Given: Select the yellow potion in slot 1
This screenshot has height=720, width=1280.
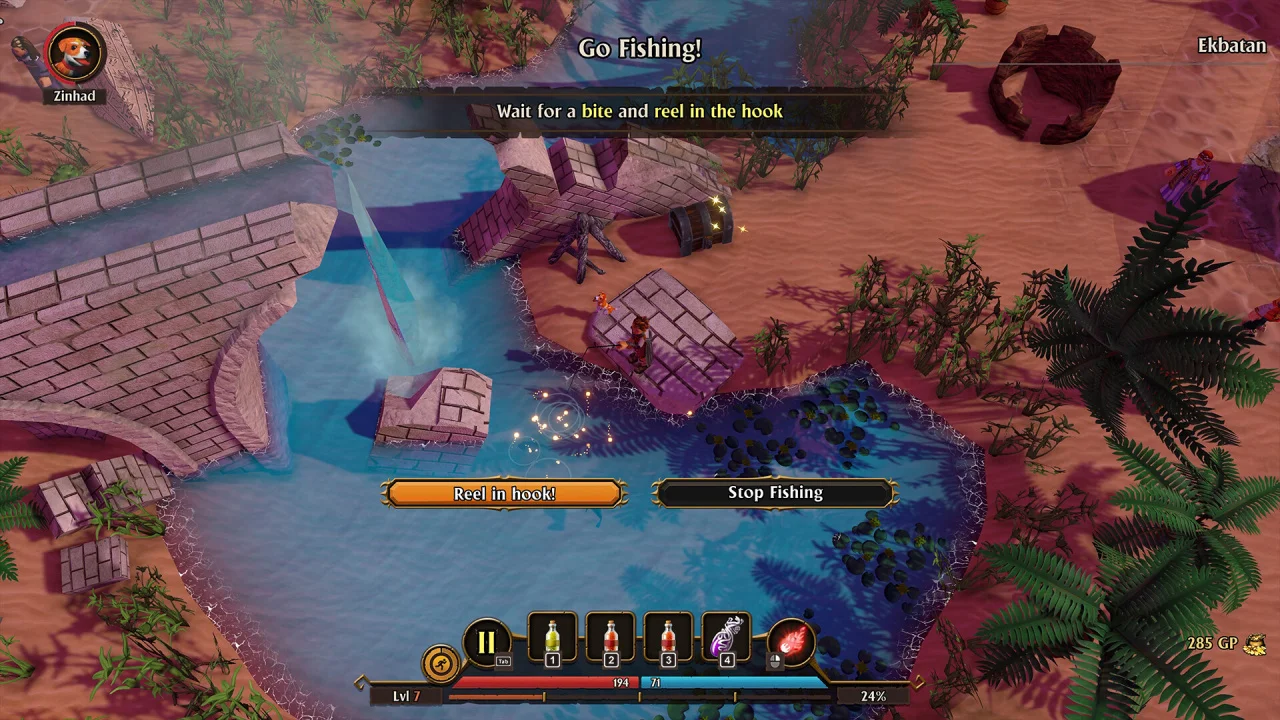Looking at the screenshot, I should pos(552,638).
